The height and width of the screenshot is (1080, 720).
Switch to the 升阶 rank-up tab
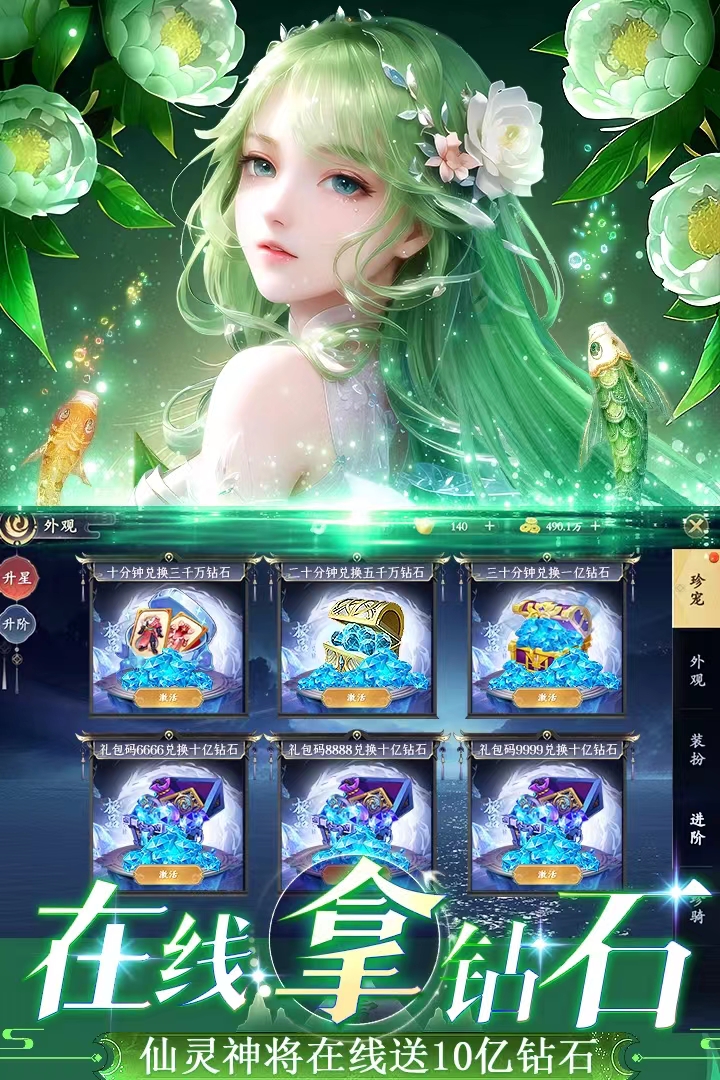pos(16,623)
